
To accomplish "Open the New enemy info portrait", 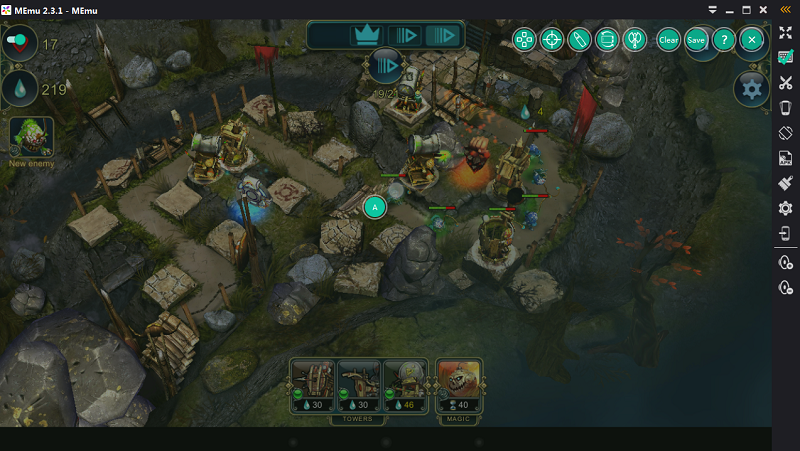I will click(31, 136).
